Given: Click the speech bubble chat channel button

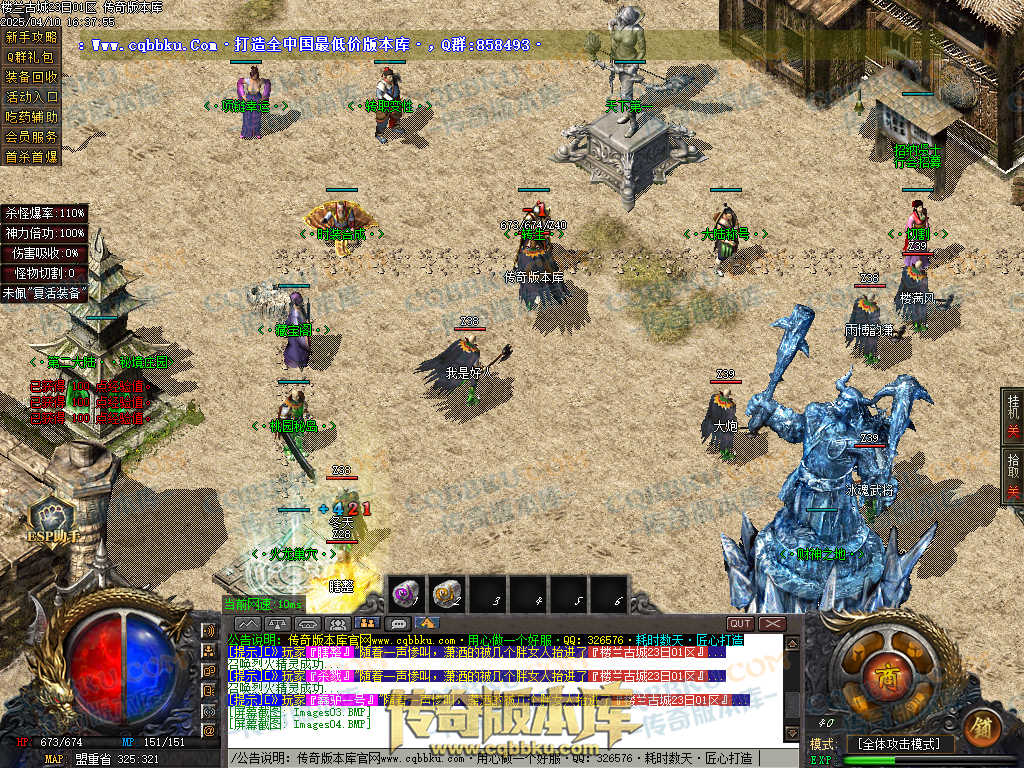Looking at the screenshot, I should click(397, 624).
